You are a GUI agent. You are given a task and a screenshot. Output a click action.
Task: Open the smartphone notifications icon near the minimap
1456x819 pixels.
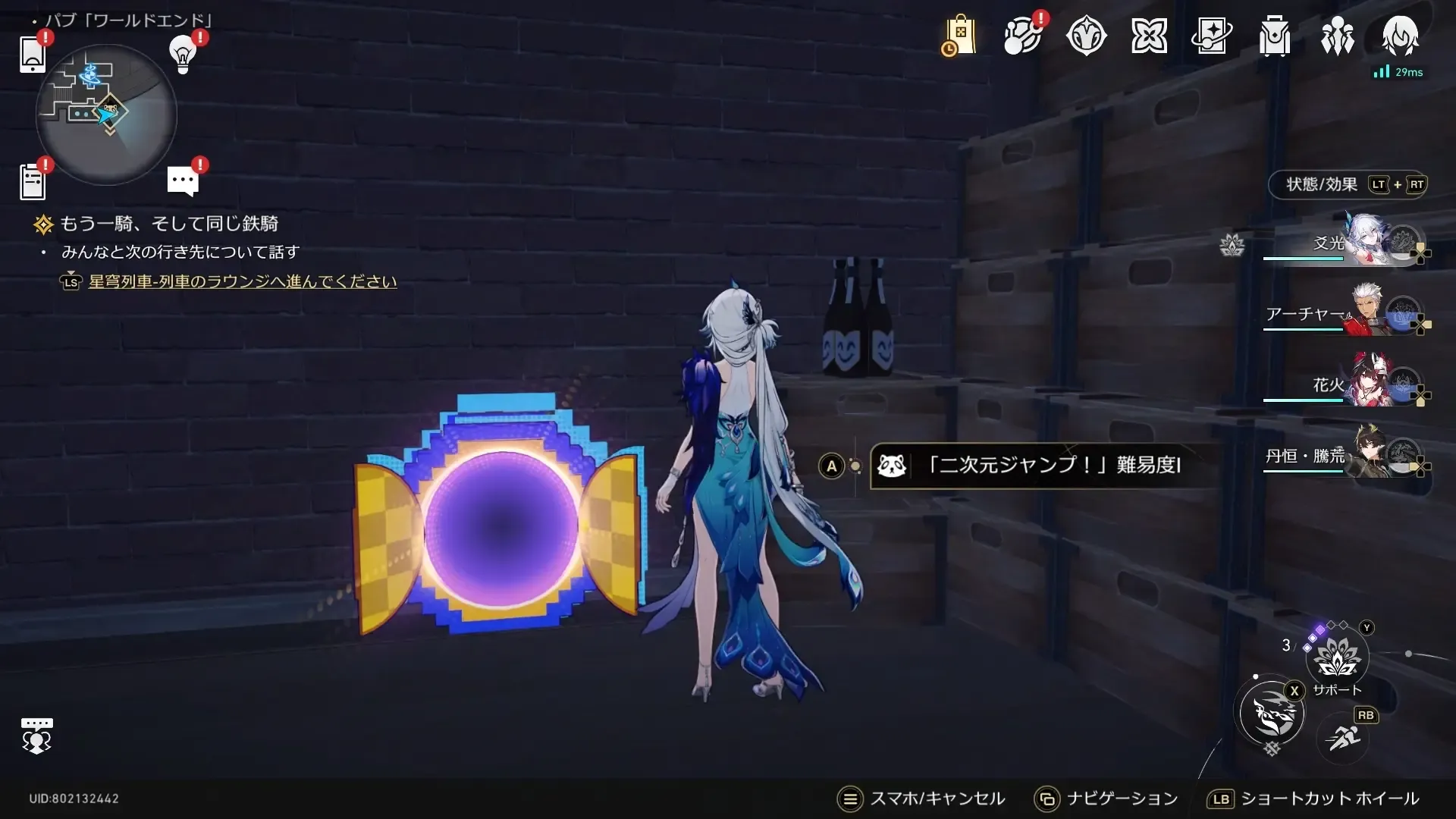[x=32, y=55]
